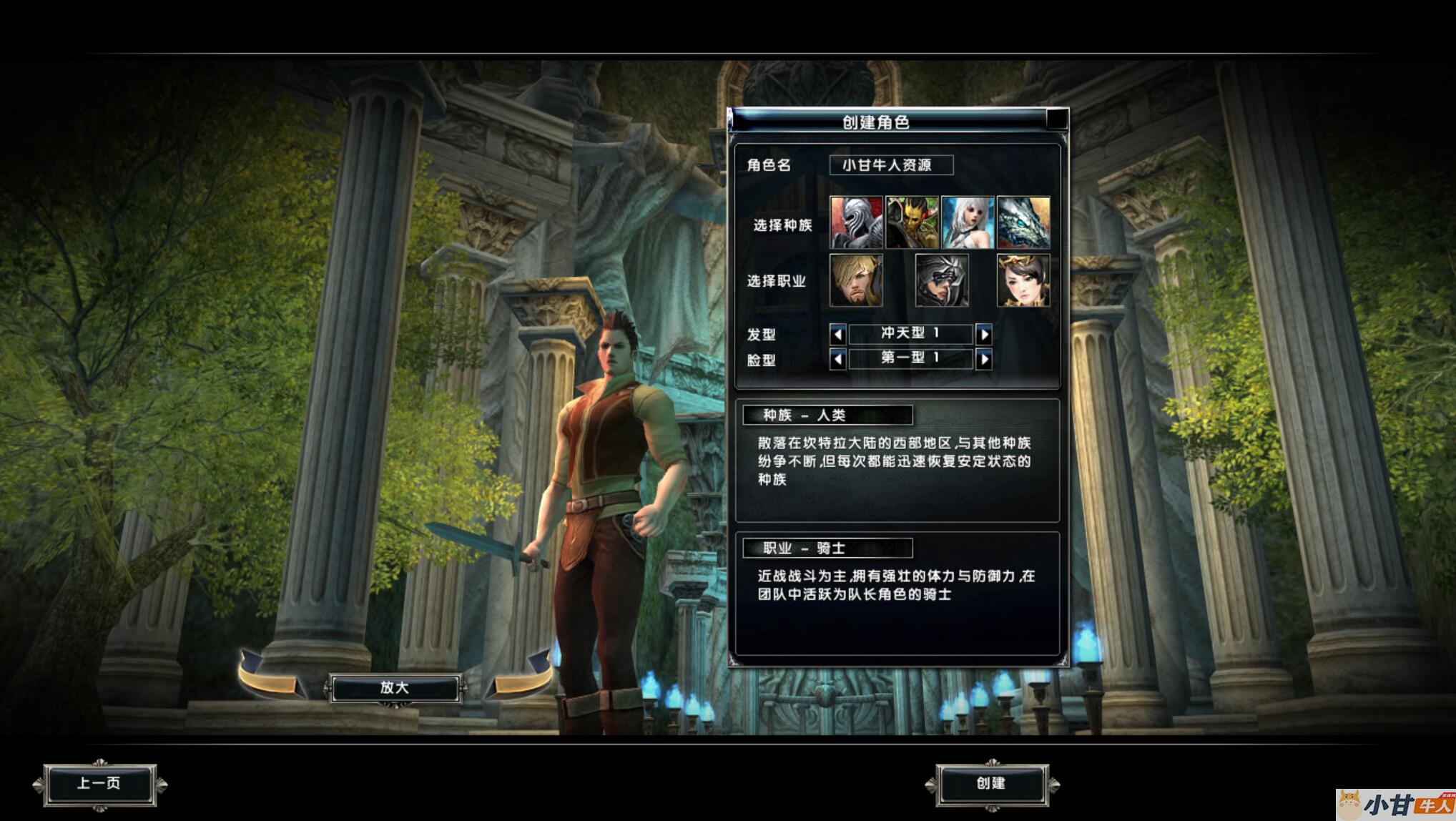1456x821 pixels.
Task: Rotate character with the right gold arrow
Action: click(521, 676)
